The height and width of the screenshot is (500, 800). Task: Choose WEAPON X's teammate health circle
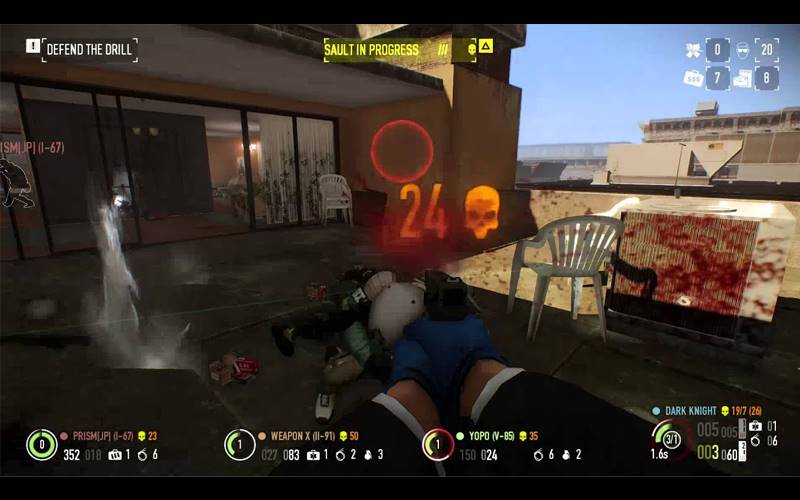(239, 444)
